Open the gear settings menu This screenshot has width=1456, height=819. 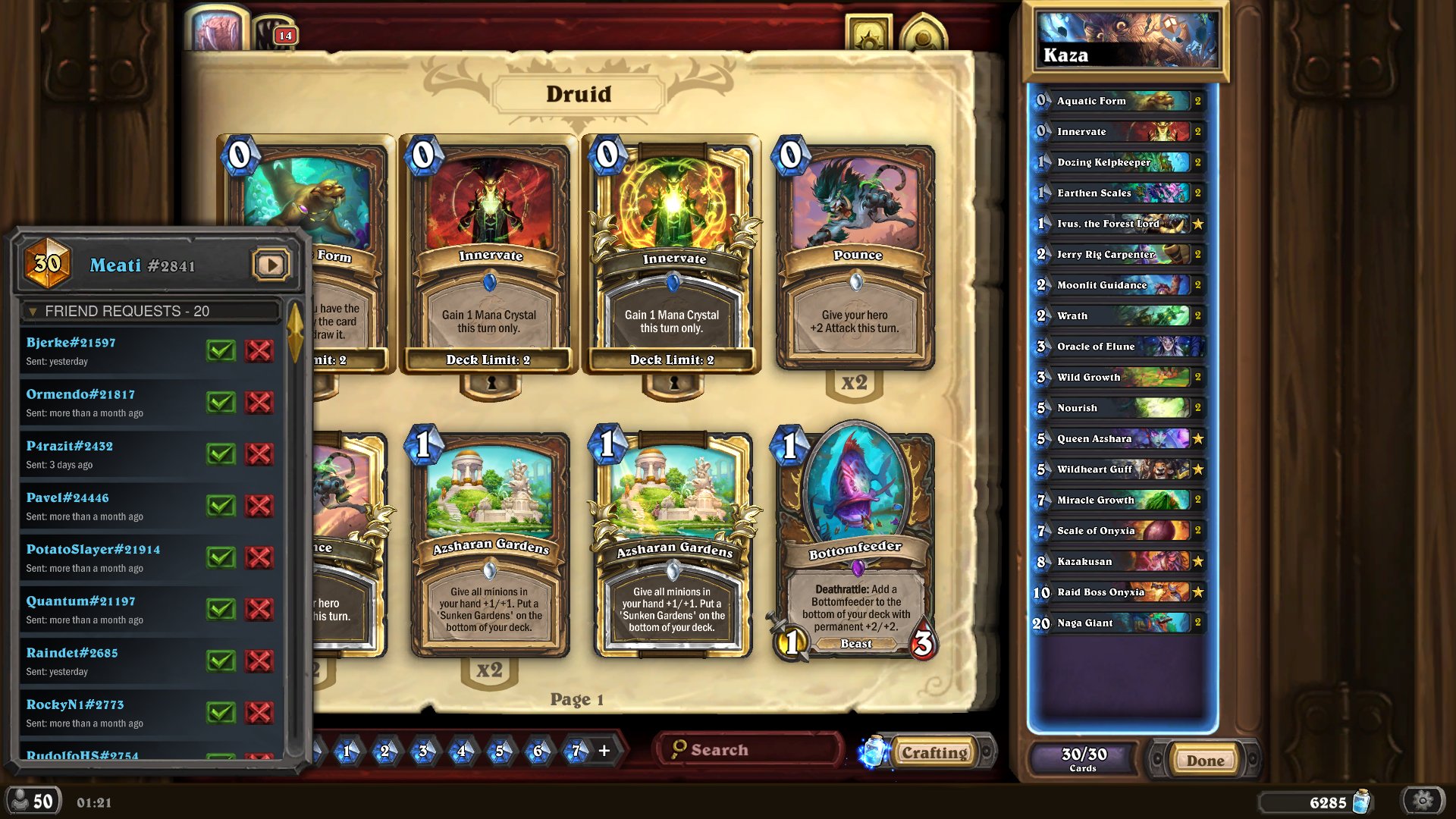1423,801
